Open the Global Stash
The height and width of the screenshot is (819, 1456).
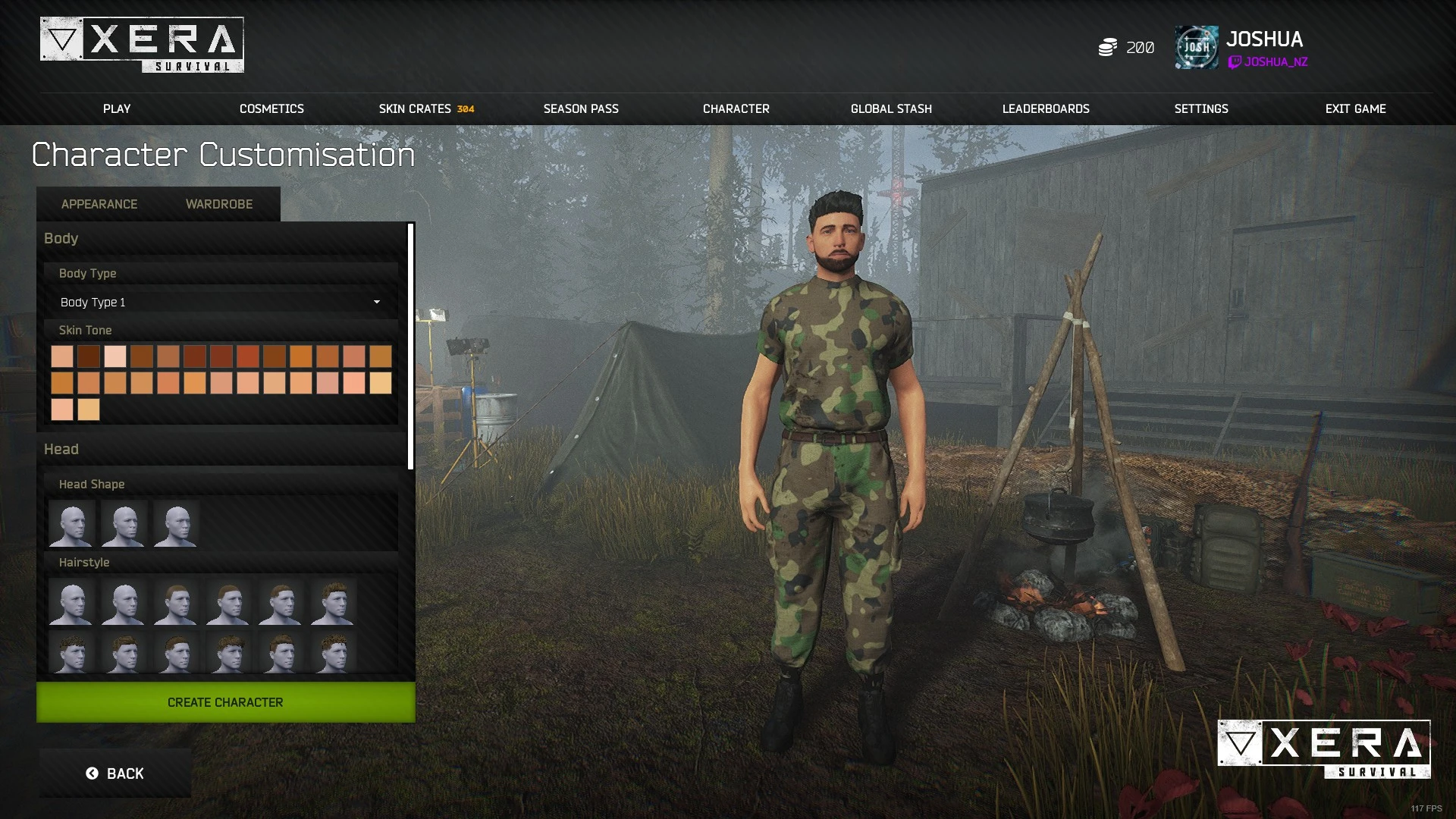coord(891,108)
